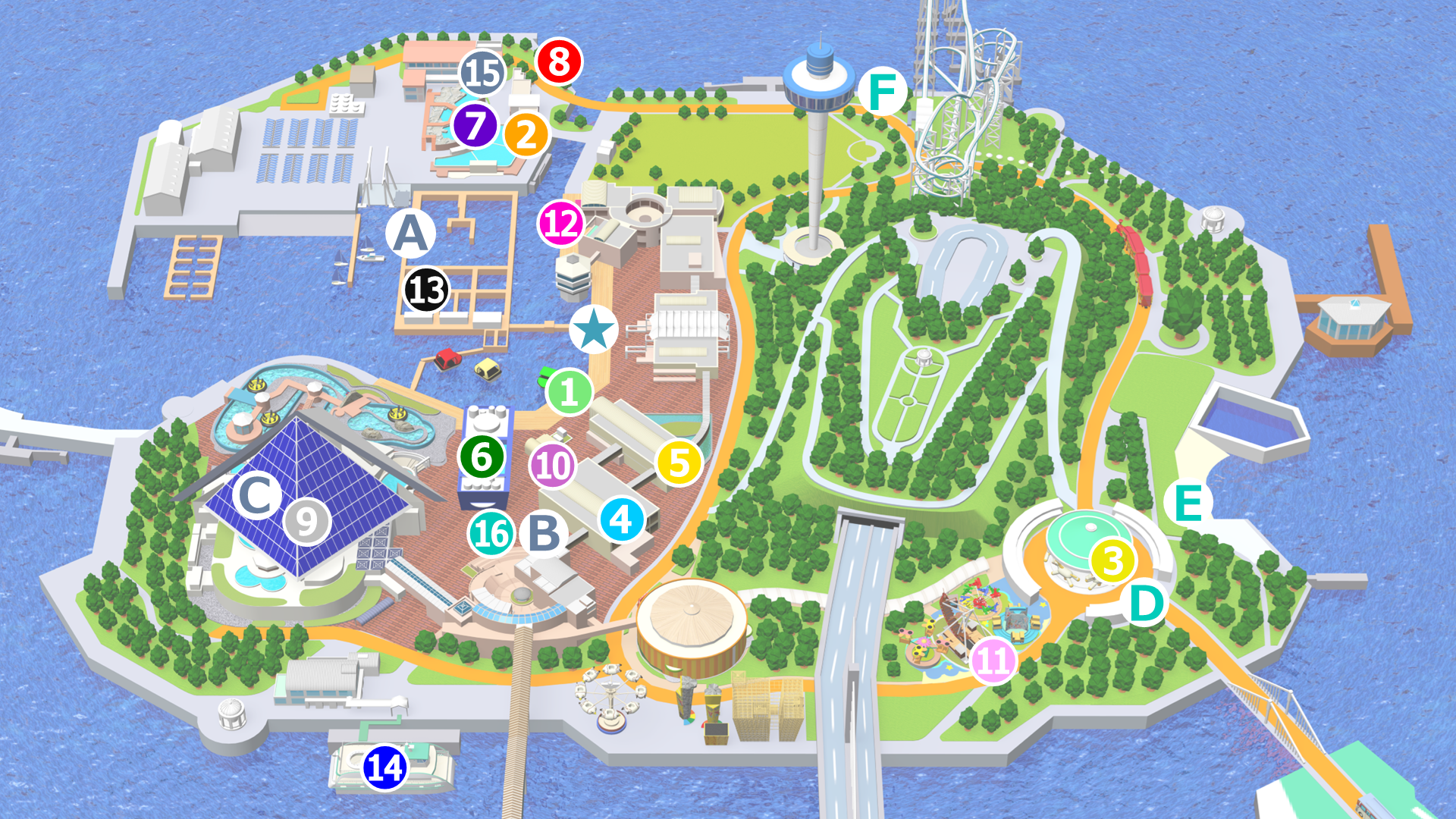Open the magenta number 12 marker

[x=561, y=224]
